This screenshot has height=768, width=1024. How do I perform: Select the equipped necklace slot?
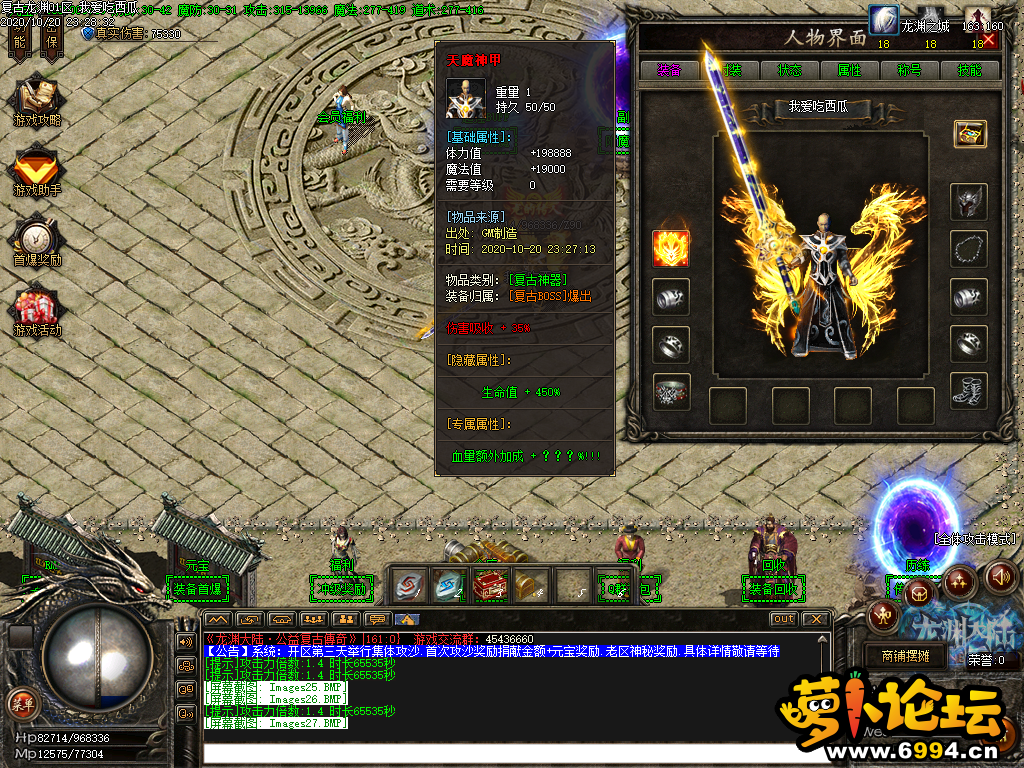tap(968, 248)
